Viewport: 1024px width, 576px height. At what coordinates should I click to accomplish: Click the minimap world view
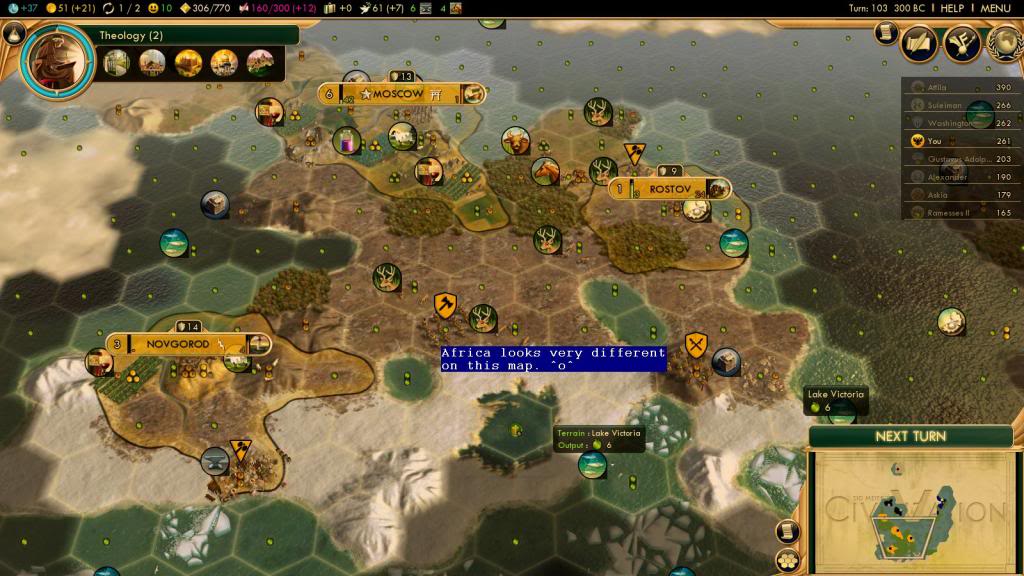click(908, 512)
